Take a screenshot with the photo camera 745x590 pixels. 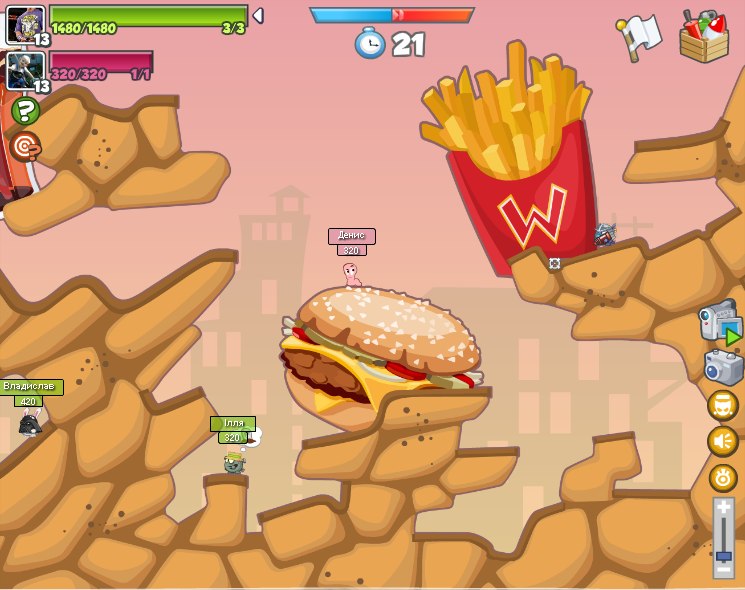(x=723, y=367)
